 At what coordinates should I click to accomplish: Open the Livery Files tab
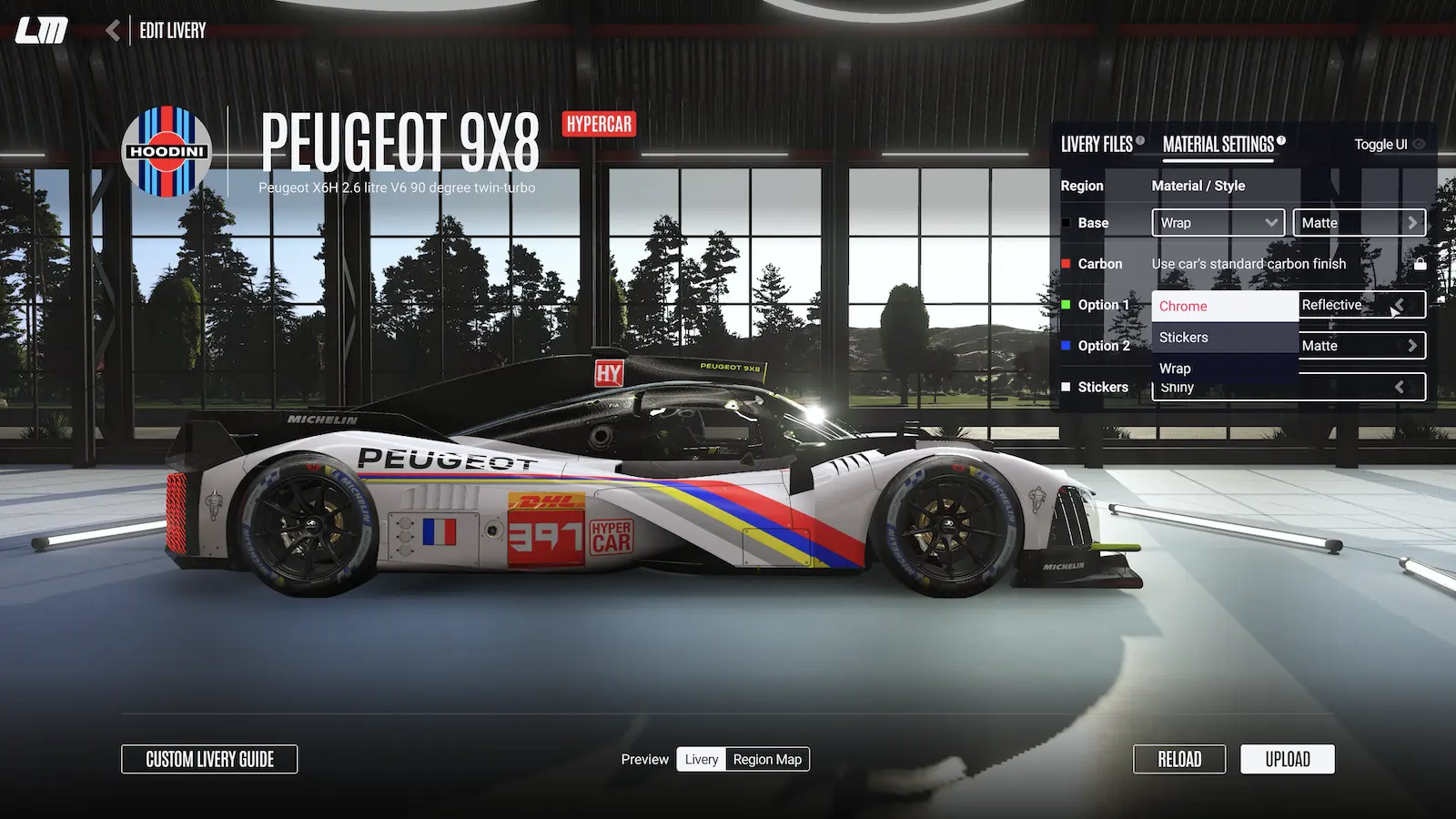(1097, 145)
